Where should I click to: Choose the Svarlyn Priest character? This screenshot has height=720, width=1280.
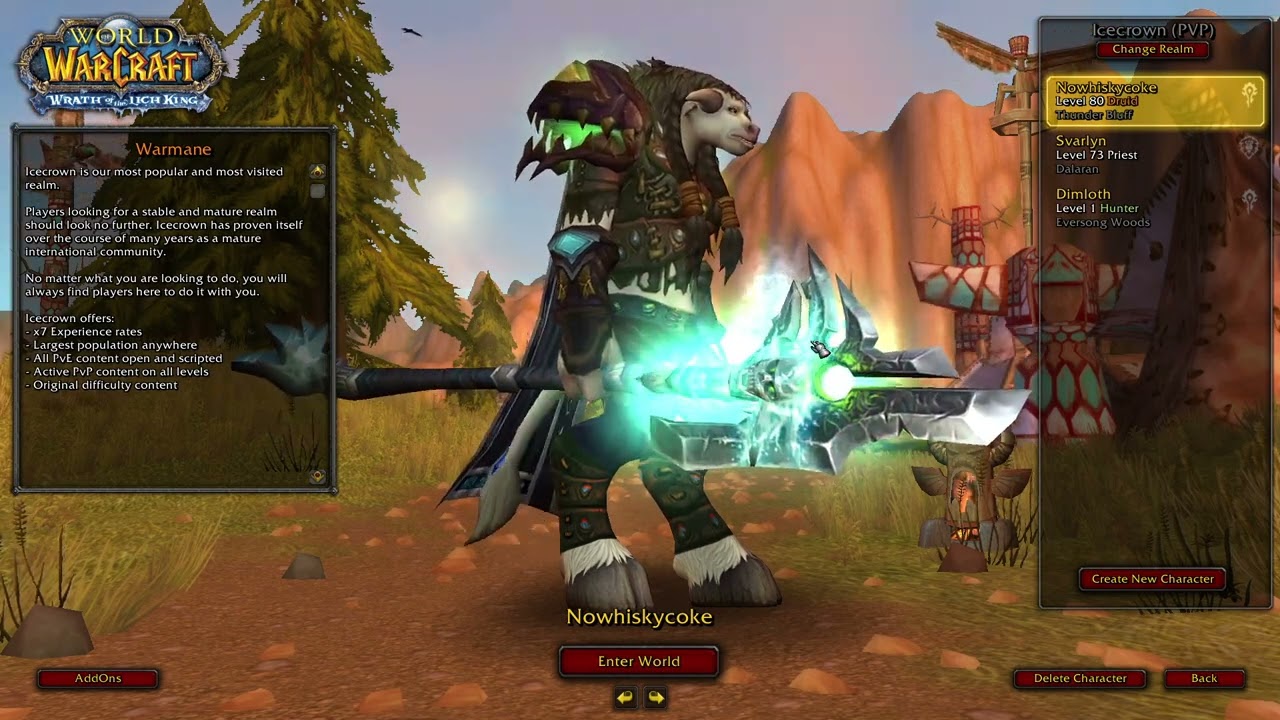point(1152,155)
